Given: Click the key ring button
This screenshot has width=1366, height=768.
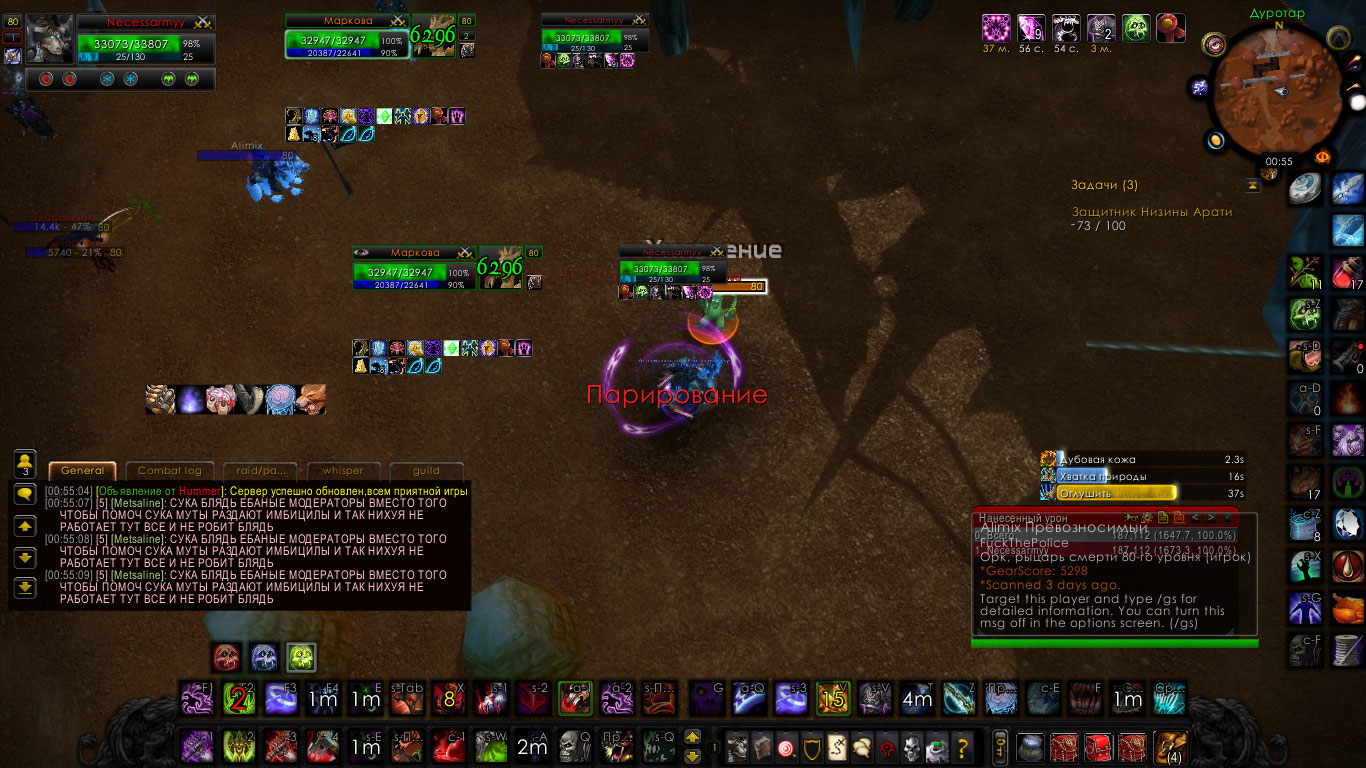Looking at the screenshot, I should pyautogui.click(x=999, y=746).
